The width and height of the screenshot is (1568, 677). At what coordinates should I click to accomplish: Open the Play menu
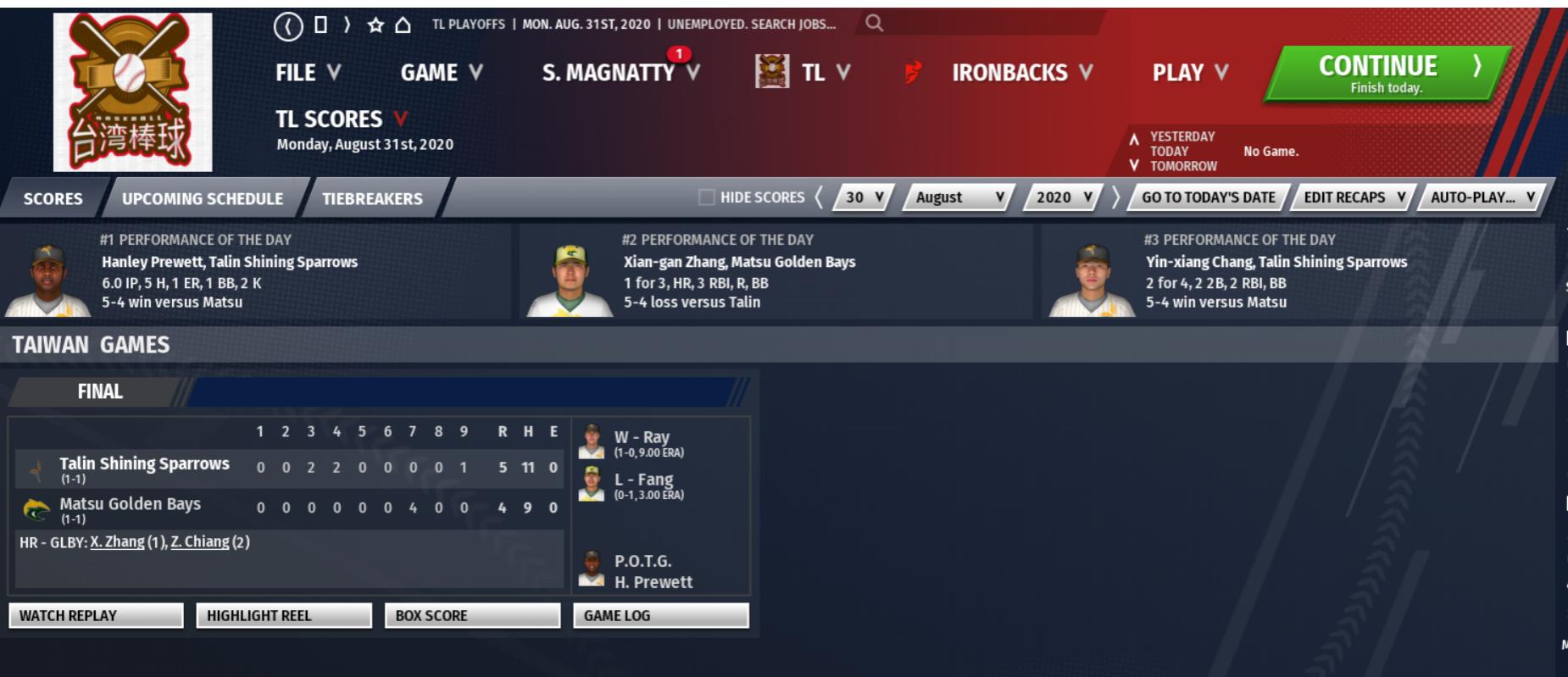pos(1189,74)
